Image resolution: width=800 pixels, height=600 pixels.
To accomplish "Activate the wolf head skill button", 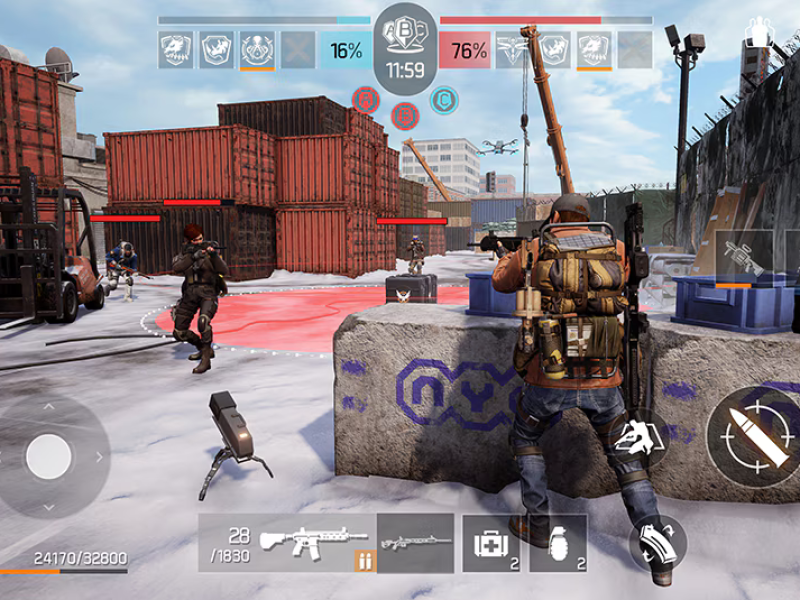I will (636, 437).
